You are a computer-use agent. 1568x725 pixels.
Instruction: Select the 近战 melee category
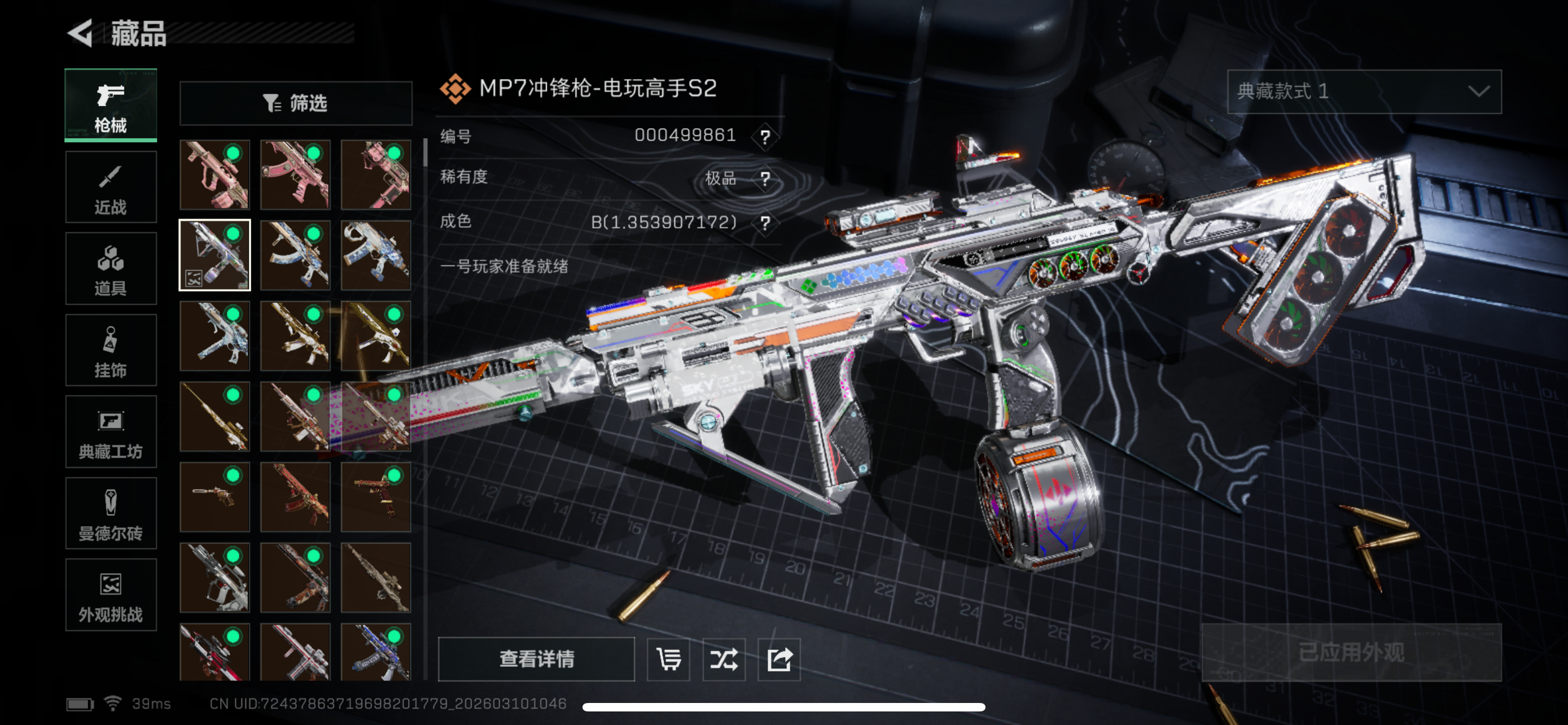[x=111, y=187]
